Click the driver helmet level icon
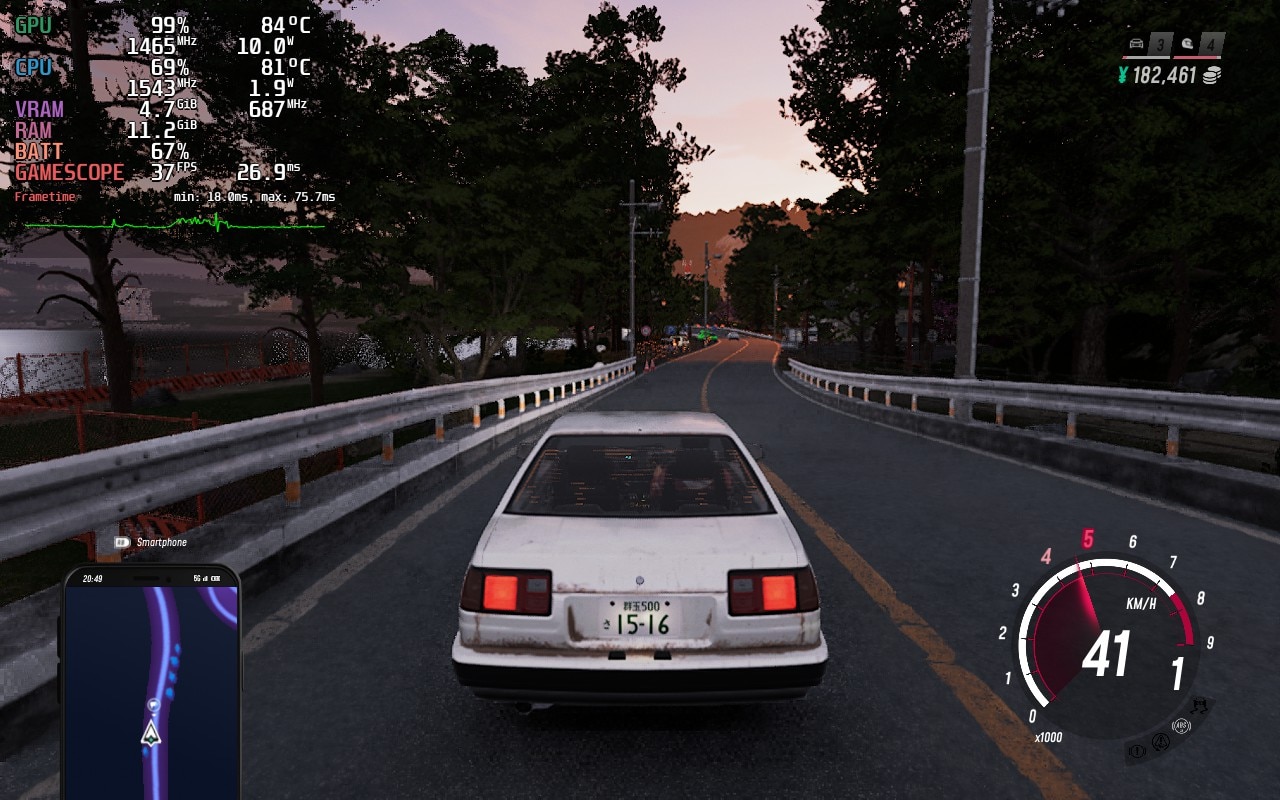 coord(1187,44)
